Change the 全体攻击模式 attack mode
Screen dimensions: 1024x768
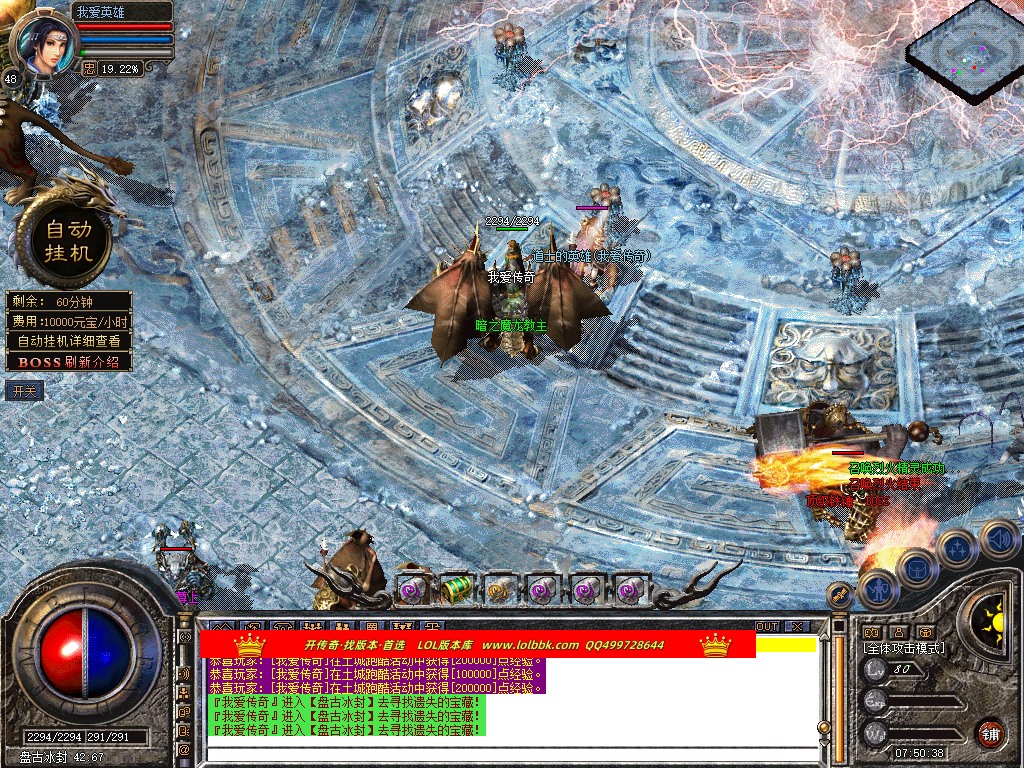[x=904, y=648]
